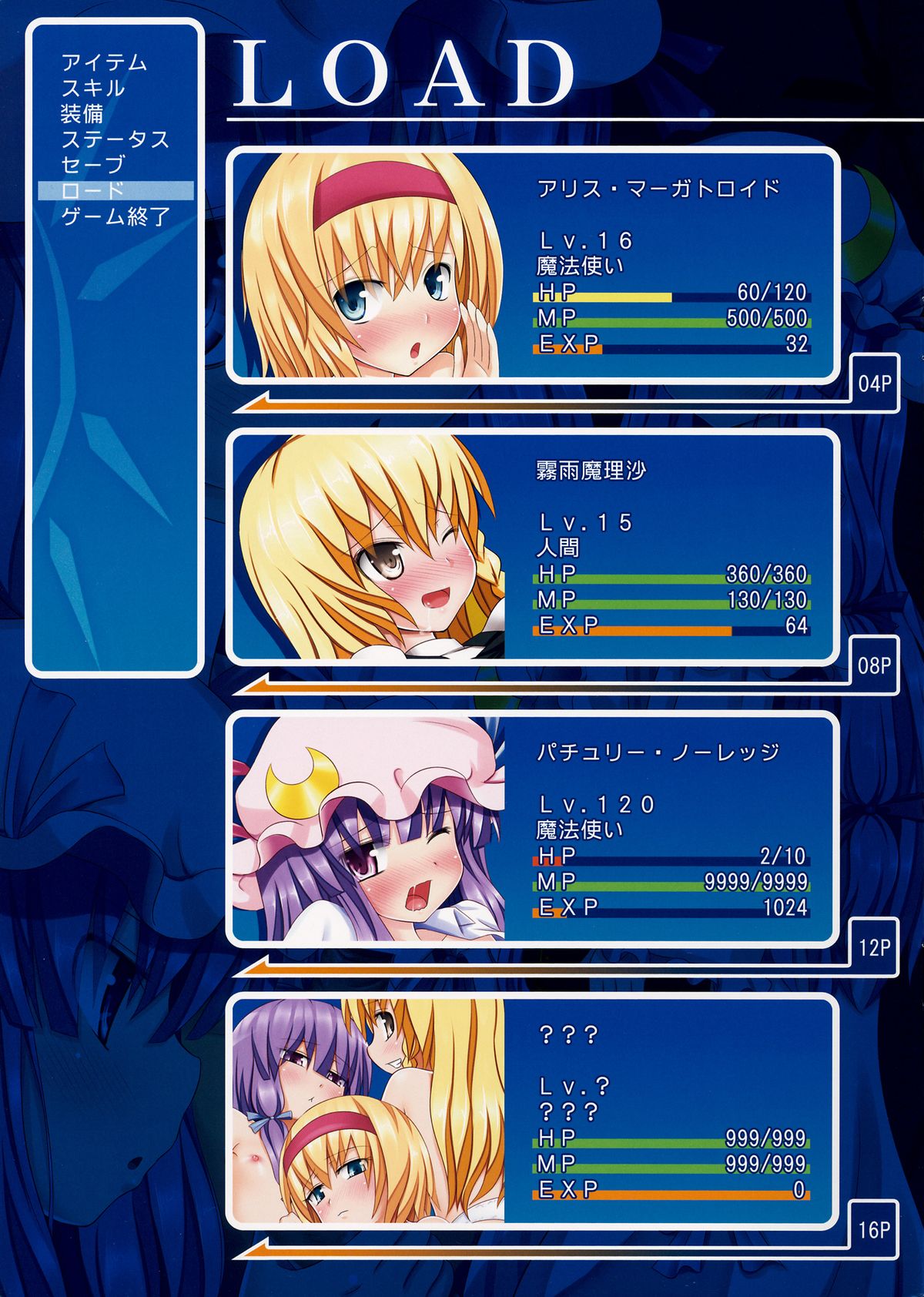Open the ステータス (Status) menu entry
Screen dimensions: 924x1297
115,139
